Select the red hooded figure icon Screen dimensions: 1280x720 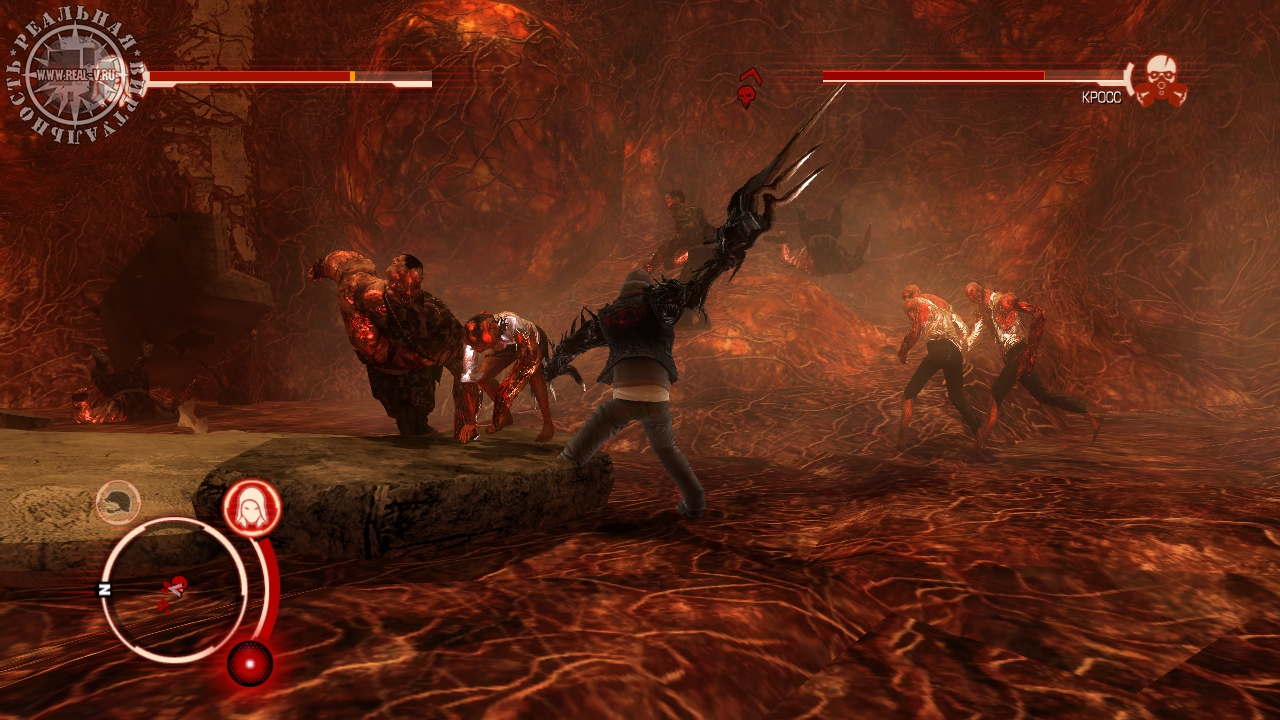point(250,508)
